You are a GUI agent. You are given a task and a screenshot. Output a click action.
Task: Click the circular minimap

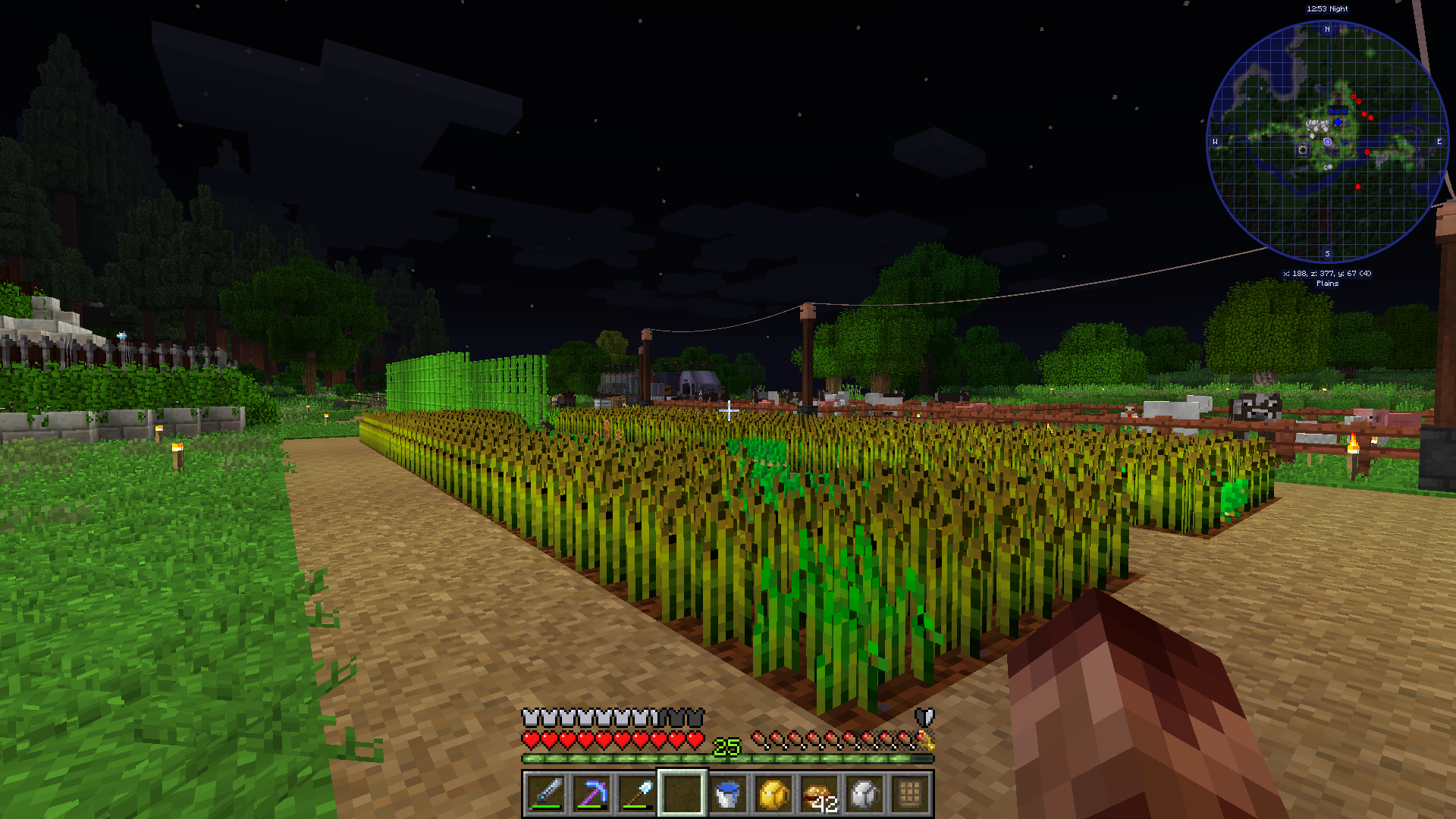[1327, 142]
